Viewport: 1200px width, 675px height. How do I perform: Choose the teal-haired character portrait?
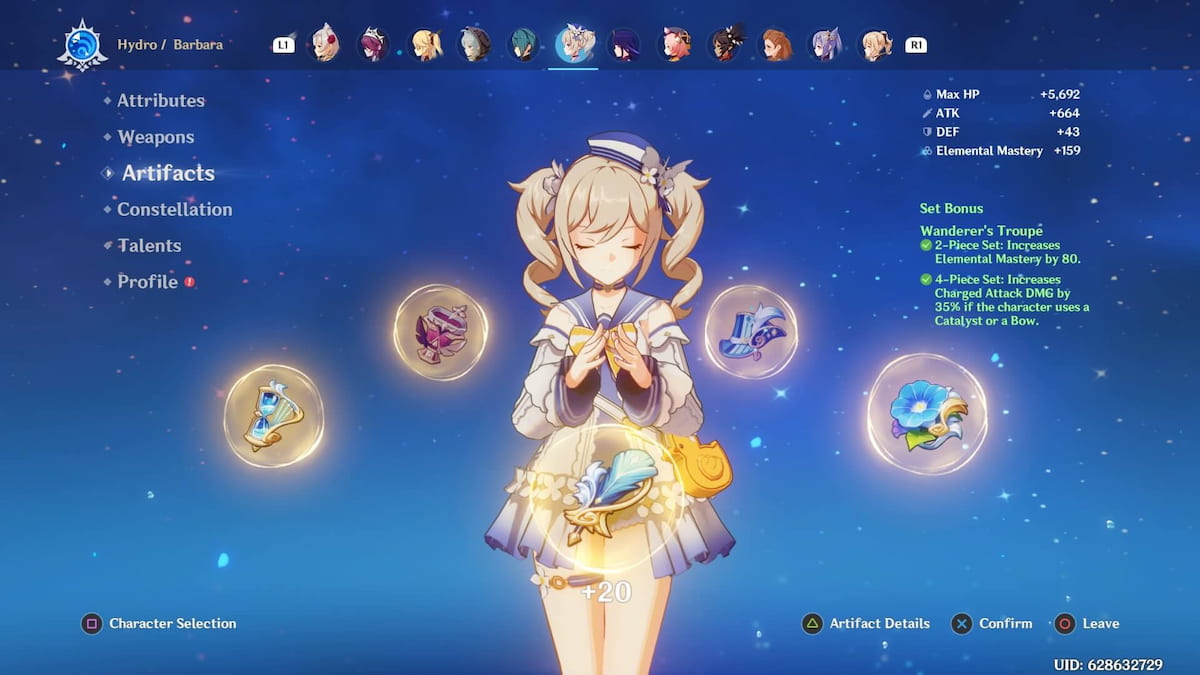[523, 44]
